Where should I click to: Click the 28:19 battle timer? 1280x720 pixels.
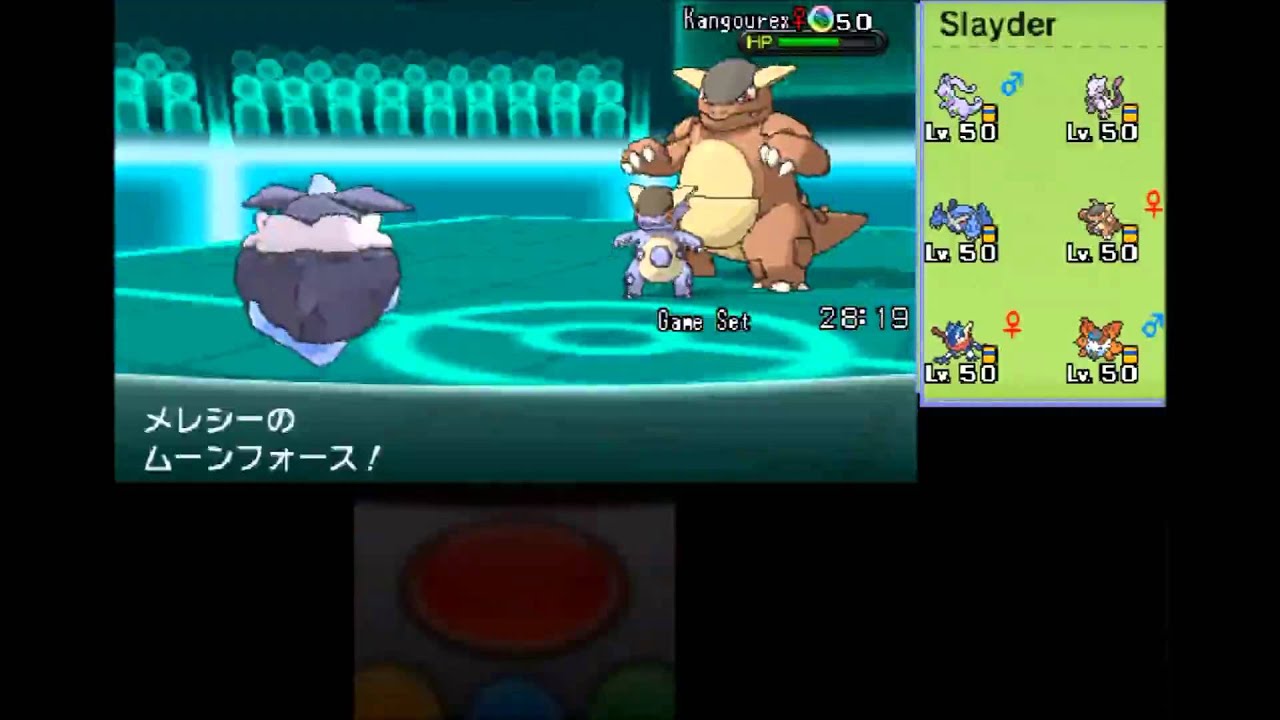(x=866, y=319)
